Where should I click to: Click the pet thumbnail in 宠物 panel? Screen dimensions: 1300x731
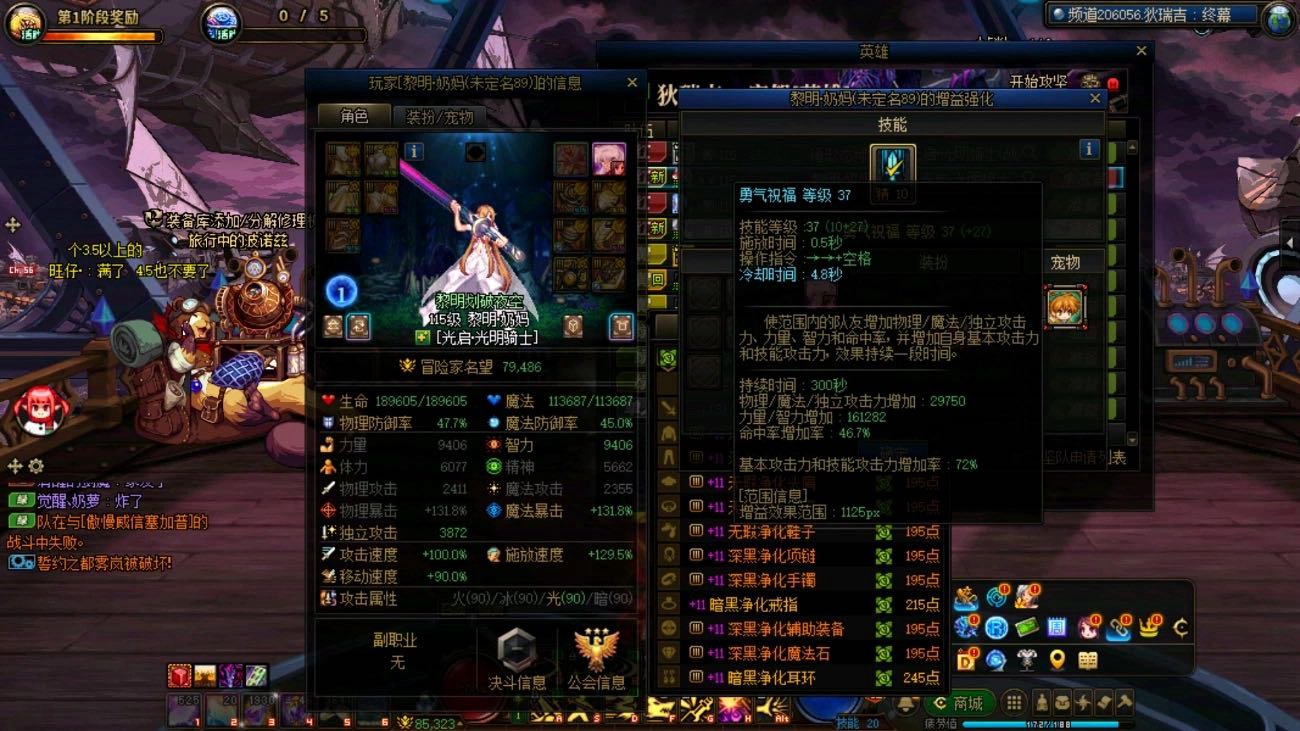click(x=1068, y=305)
